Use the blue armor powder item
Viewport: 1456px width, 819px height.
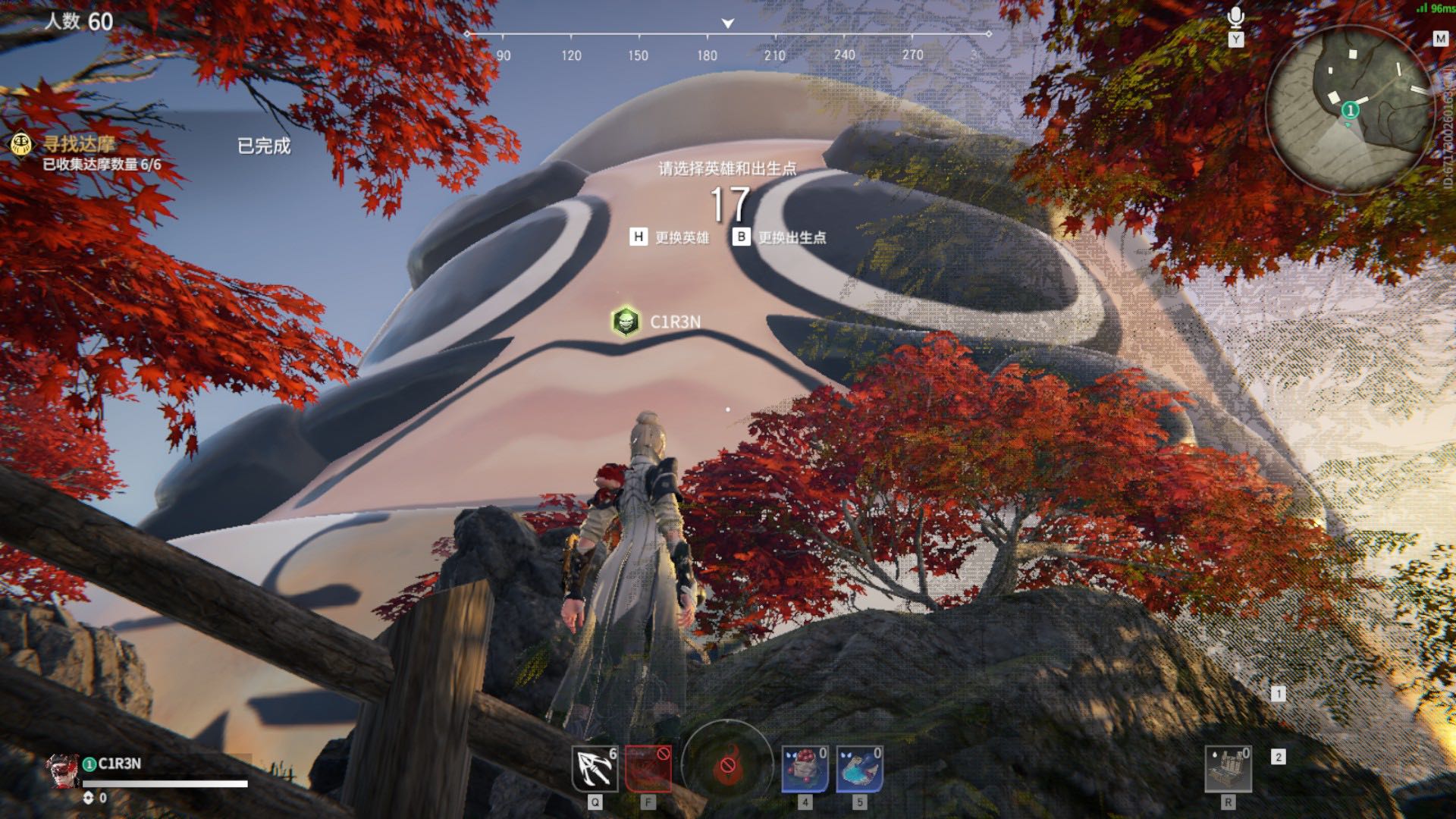[x=859, y=768]
